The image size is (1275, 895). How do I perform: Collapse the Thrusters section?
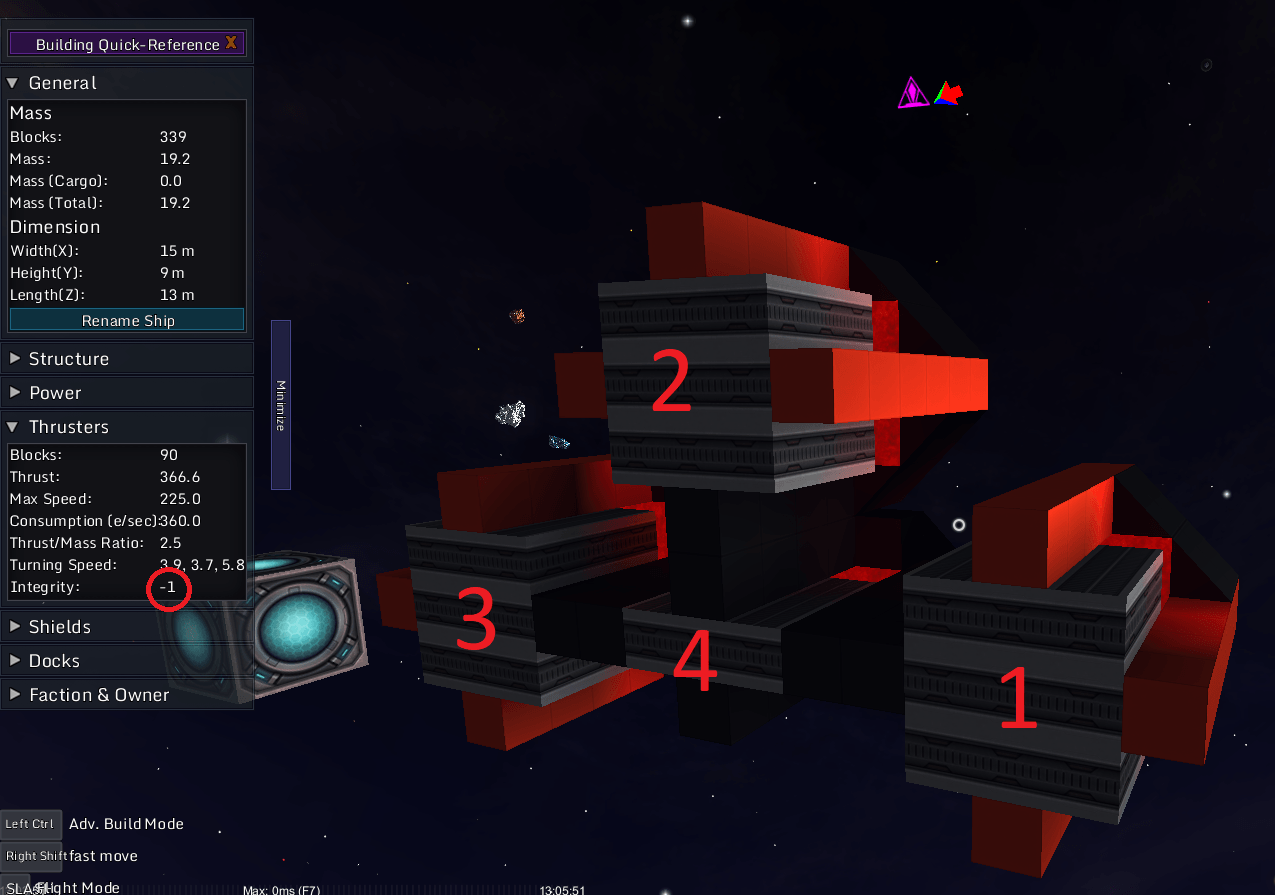68,427
